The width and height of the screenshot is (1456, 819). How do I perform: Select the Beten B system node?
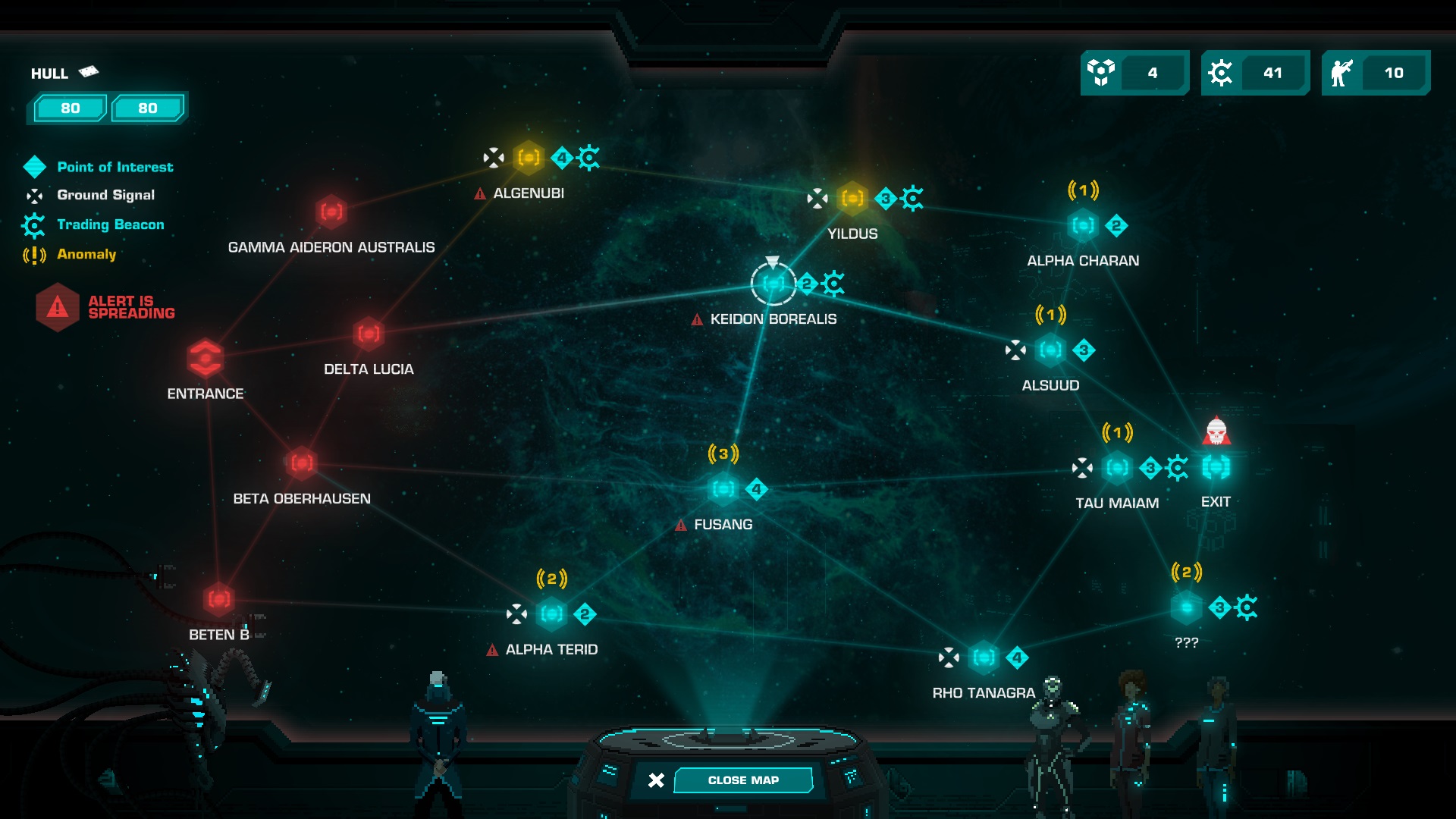[219, 599]
